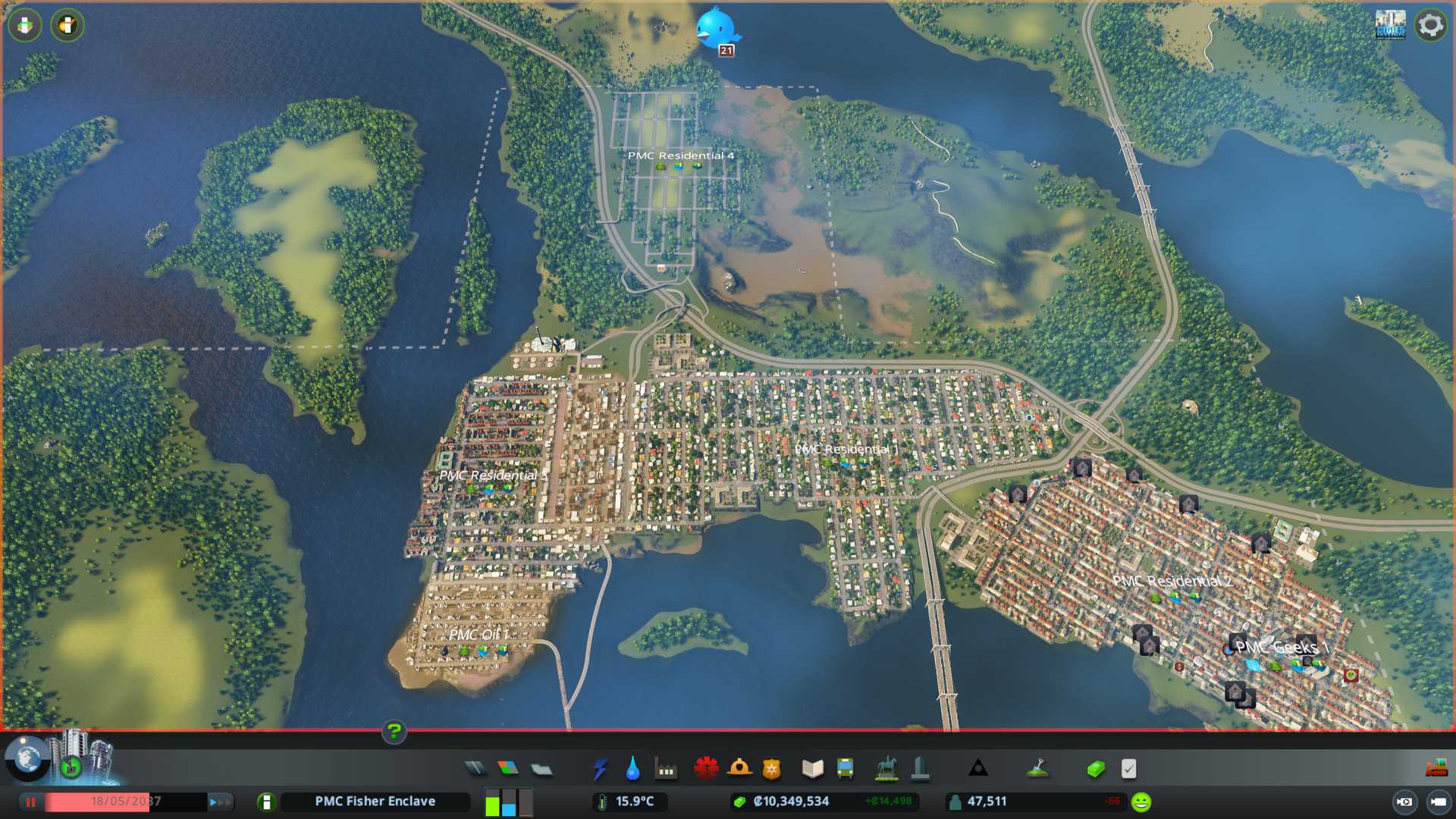Click the Chirper blue bird notifications
Viewport: 1456px width, 819px height.
(716, 29)
